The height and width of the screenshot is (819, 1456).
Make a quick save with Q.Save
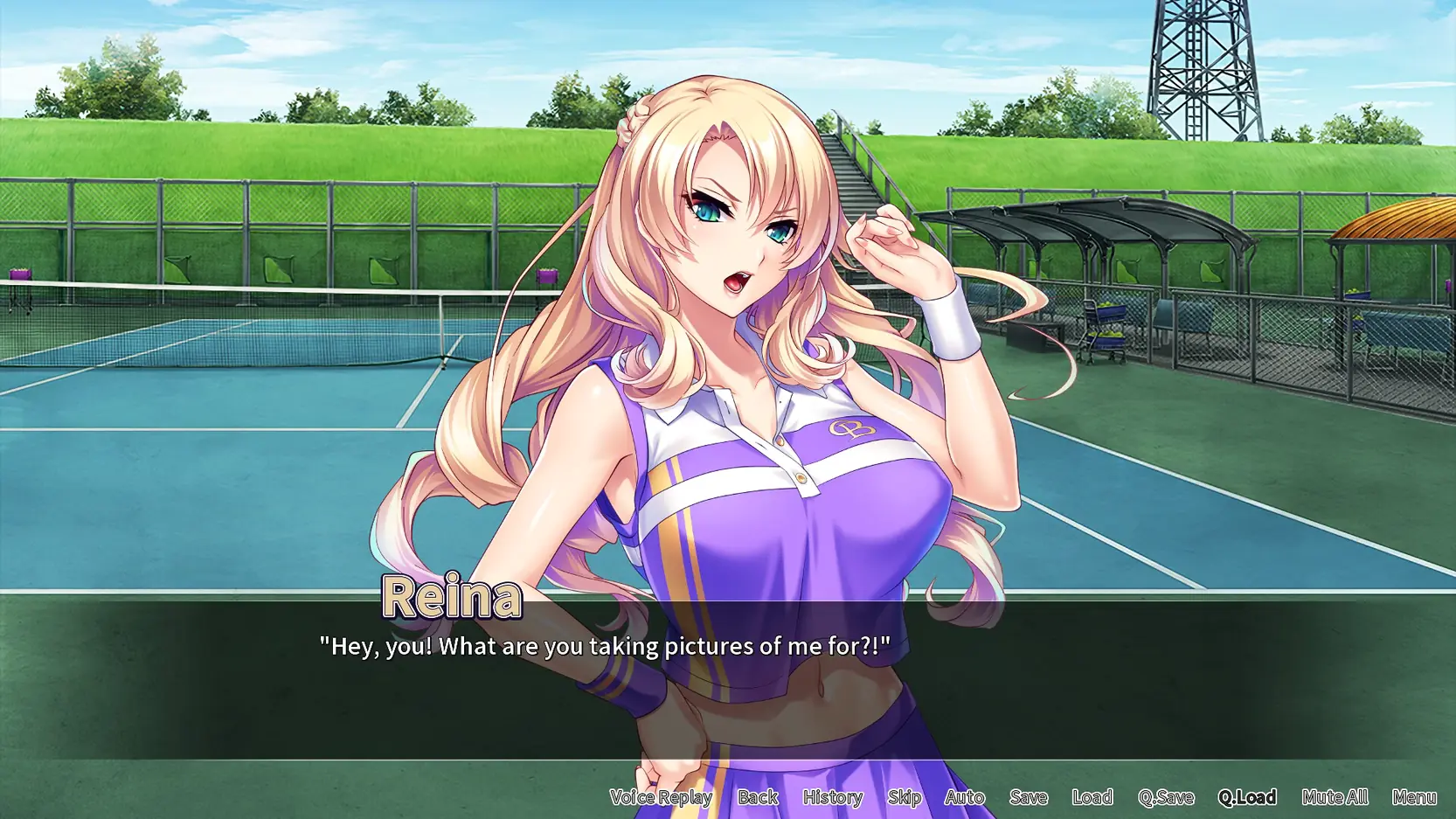point(1166,797)
